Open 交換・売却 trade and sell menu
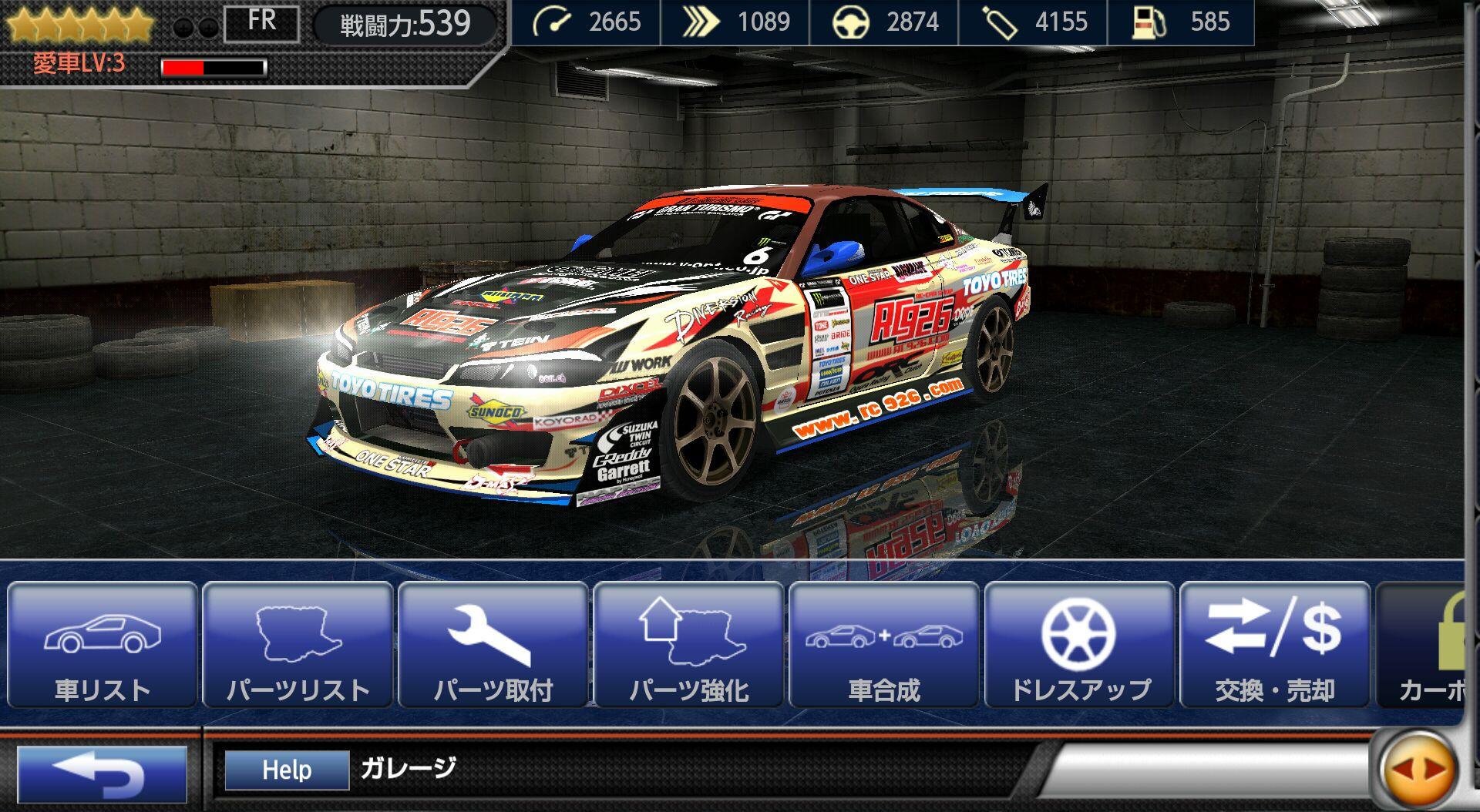The height and width of the screenshot is (812, 1480). point(1275,646)
